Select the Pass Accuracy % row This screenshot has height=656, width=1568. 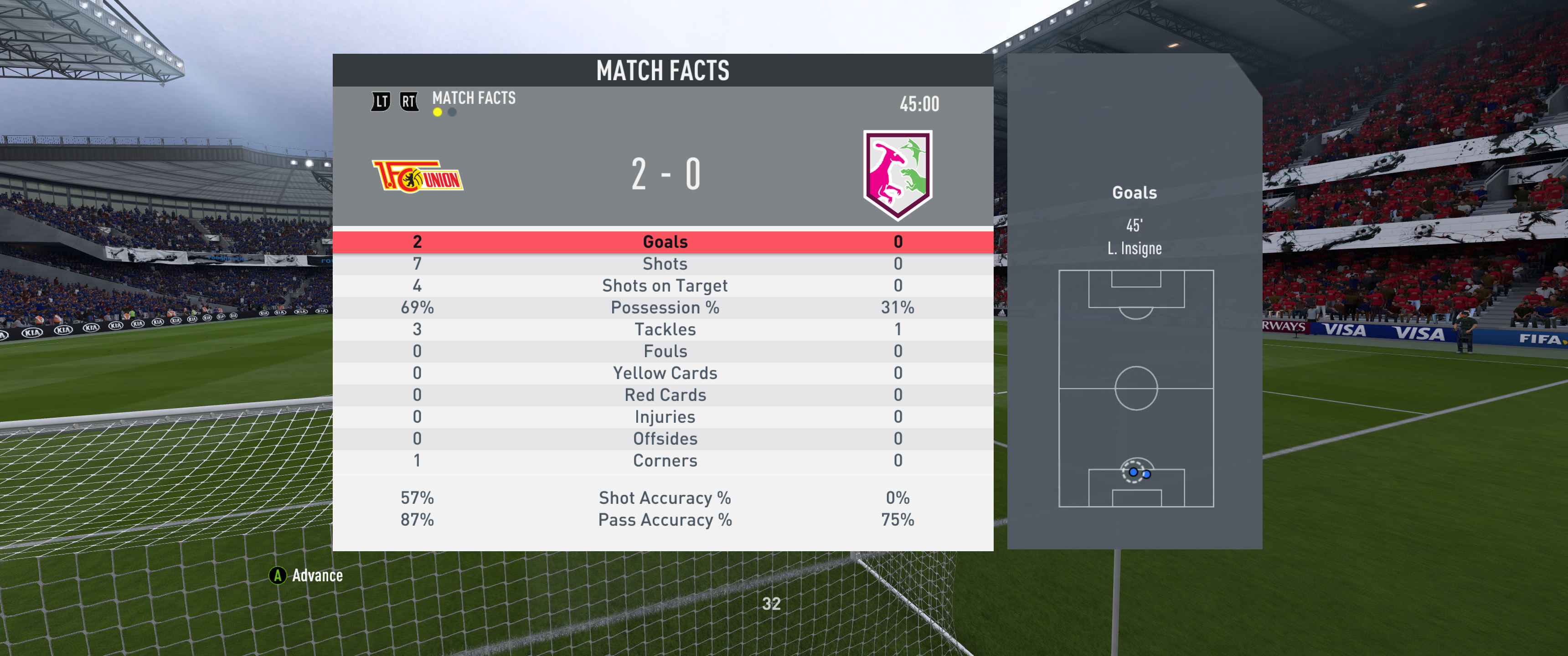point(665,520)
